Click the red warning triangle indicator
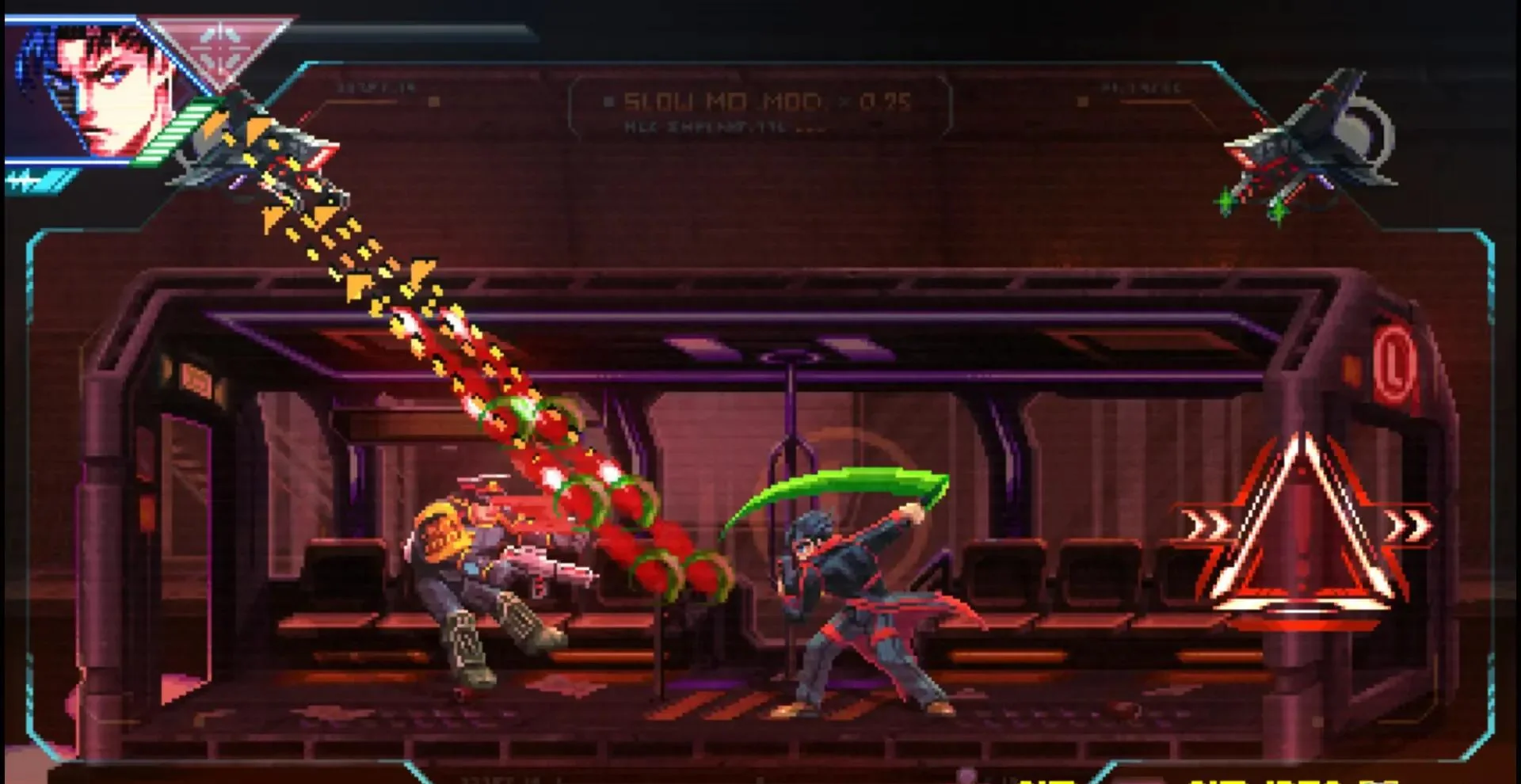 pyautogui.click(x=1303, y=527)
